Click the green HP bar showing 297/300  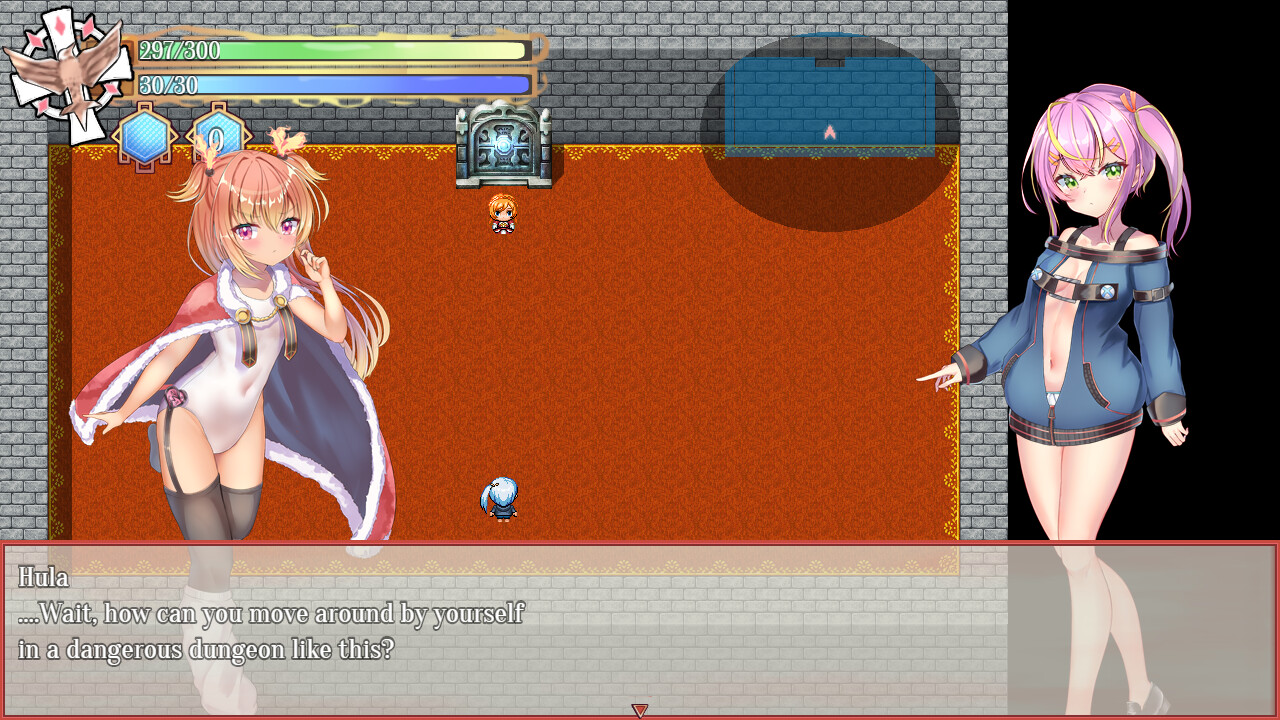330,48
